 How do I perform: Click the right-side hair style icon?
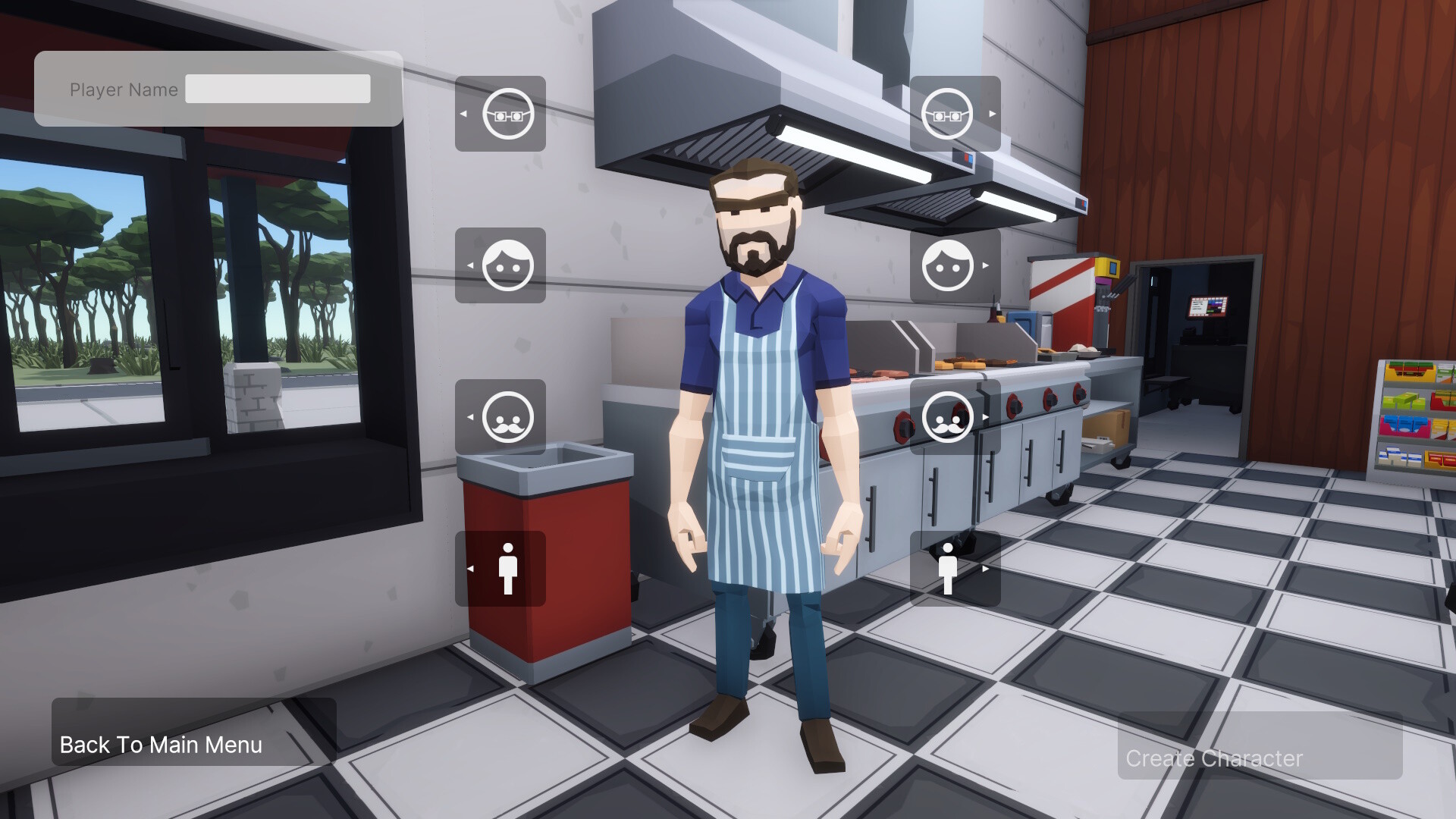tap(950, 265)
